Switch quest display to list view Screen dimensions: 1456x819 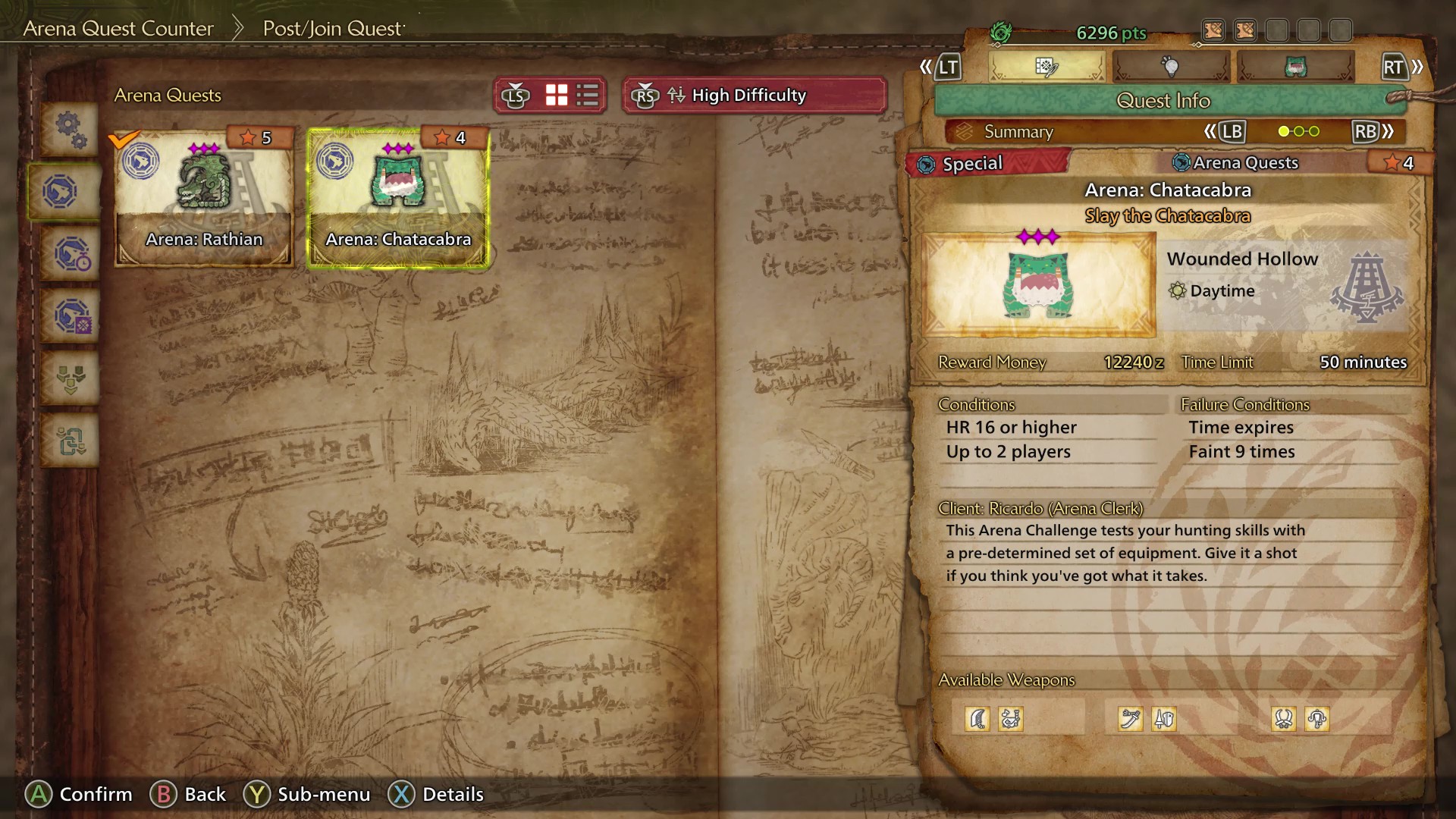[x=585, y=95]
